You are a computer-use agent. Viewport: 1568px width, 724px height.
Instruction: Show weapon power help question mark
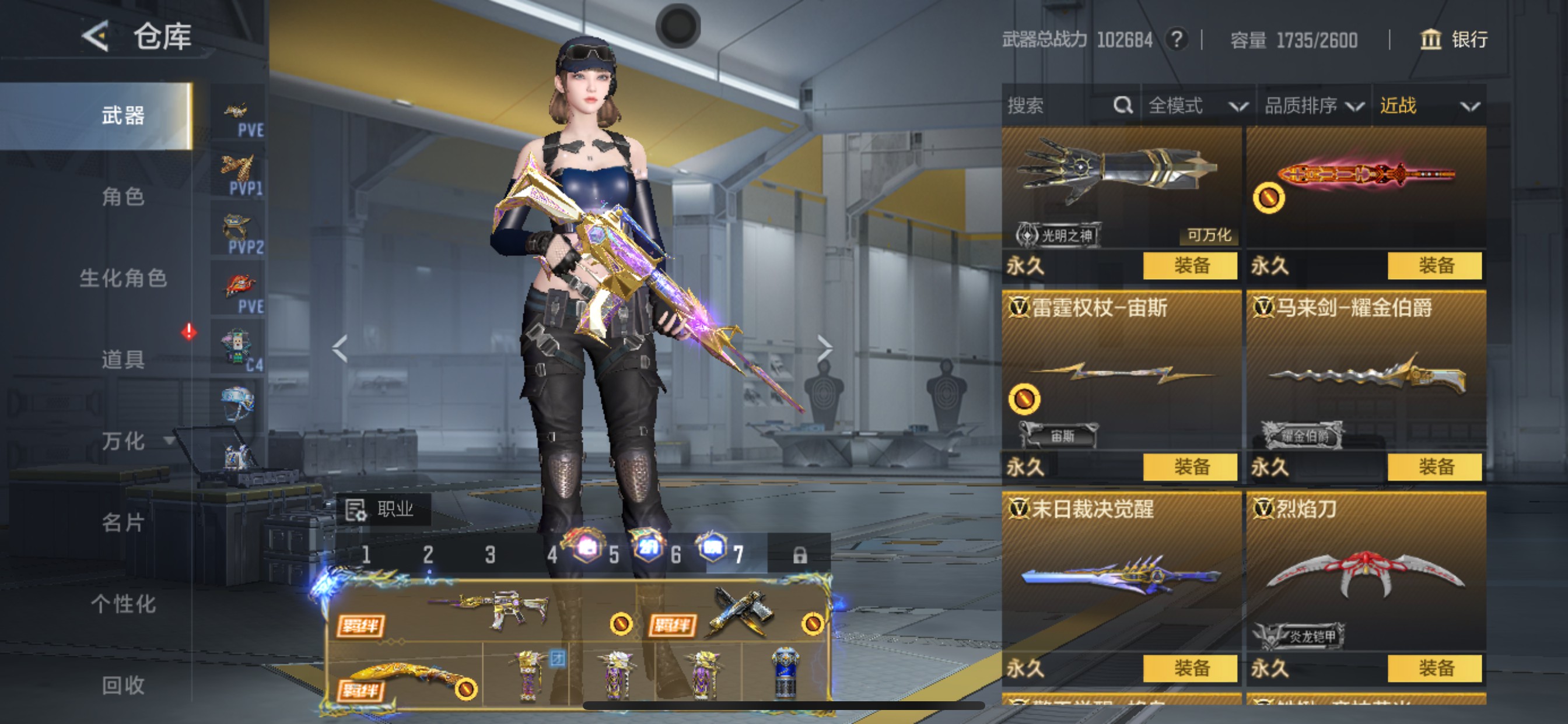[x=1177, y=40]
